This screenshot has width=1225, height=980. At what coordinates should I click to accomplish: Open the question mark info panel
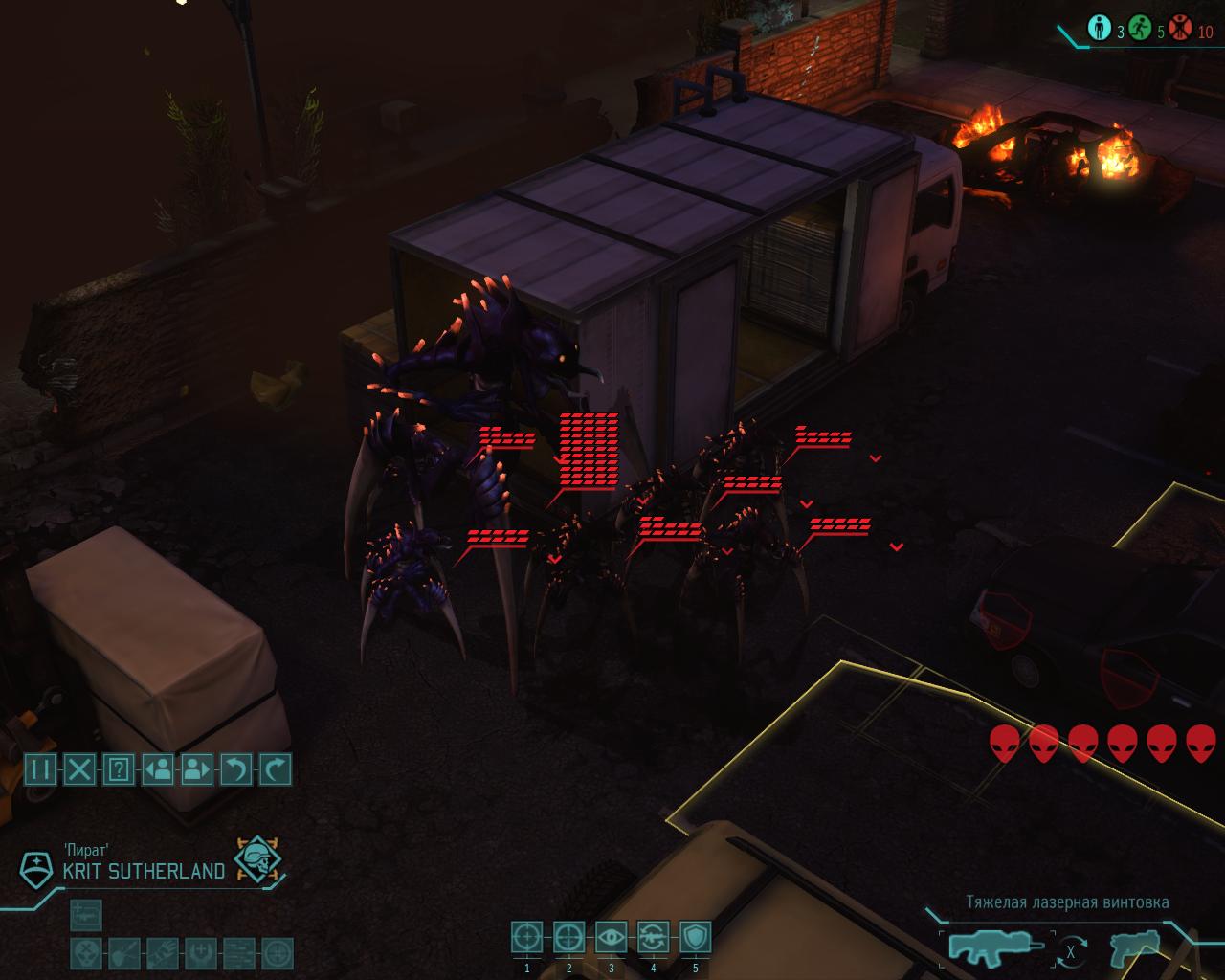click(x=119, y=769)
